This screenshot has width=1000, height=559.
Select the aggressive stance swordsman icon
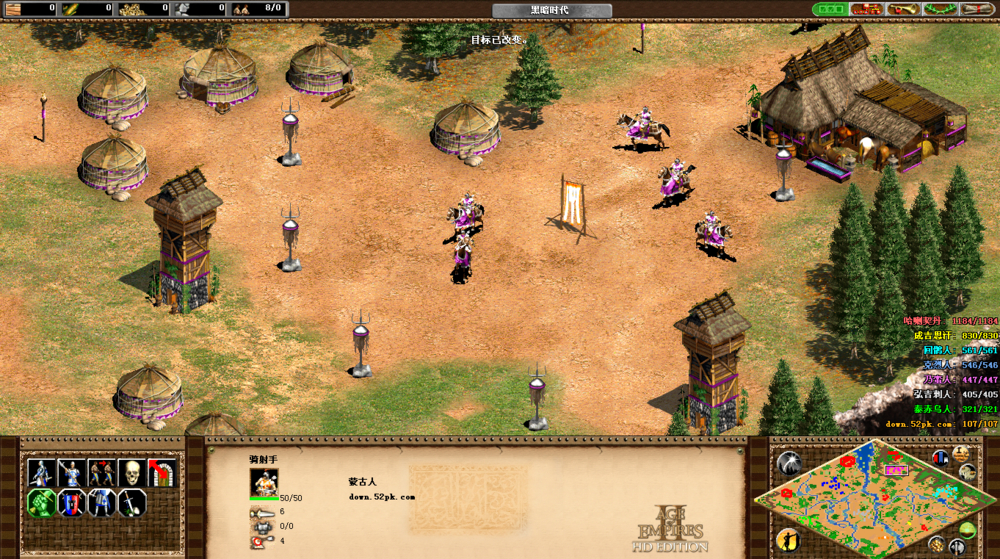click(41, 472)
